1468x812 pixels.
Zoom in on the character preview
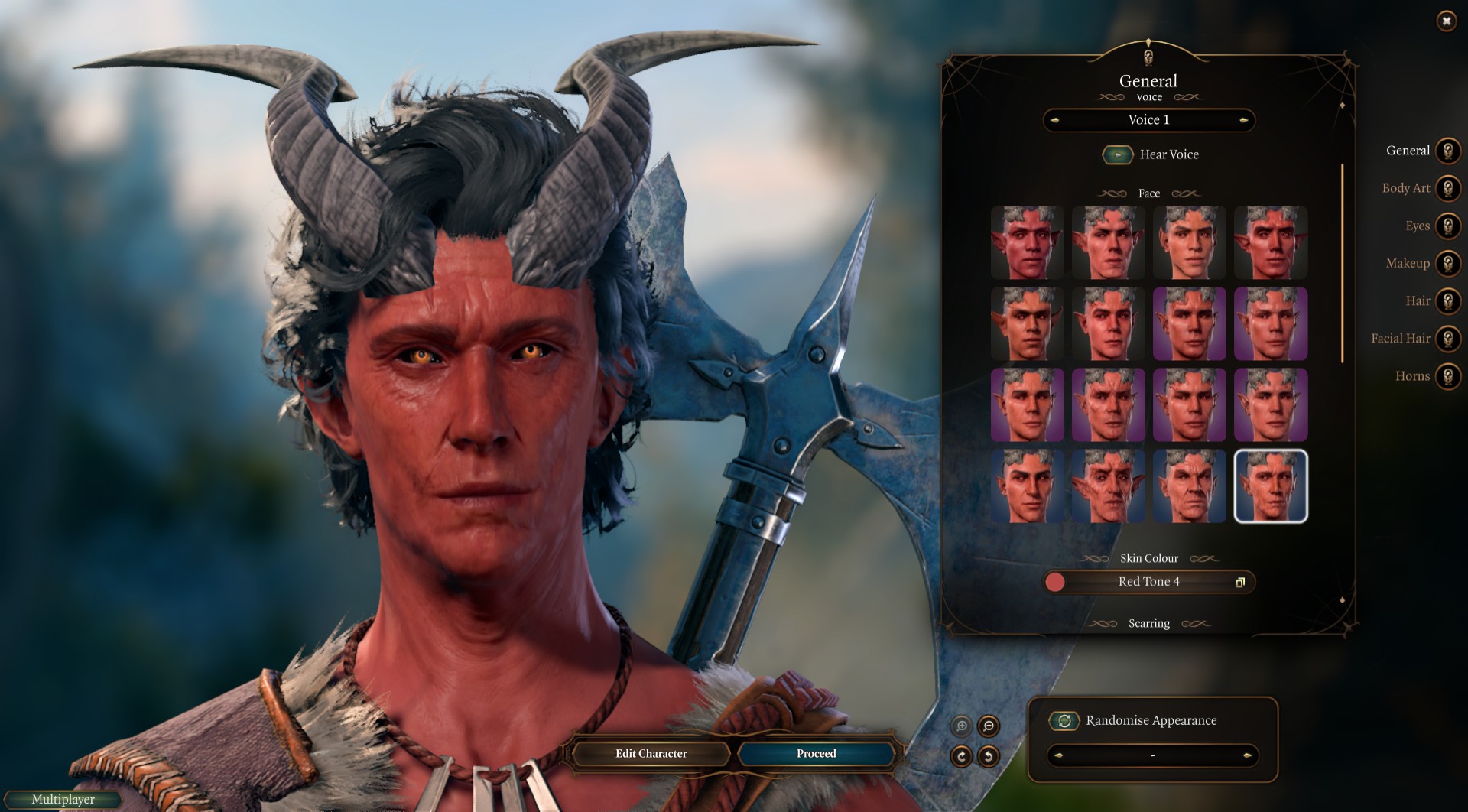tap(961, 726)
